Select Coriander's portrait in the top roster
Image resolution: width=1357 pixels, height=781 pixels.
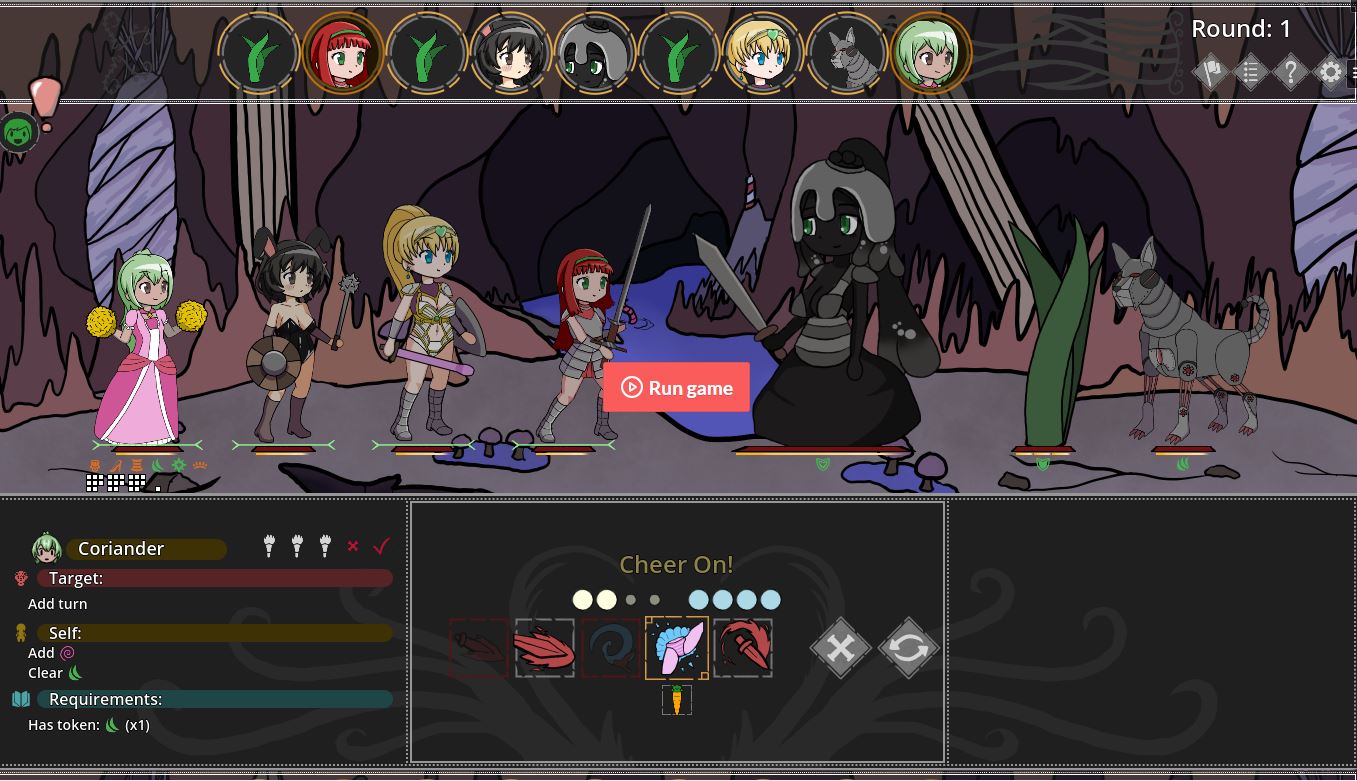[932, 52]
